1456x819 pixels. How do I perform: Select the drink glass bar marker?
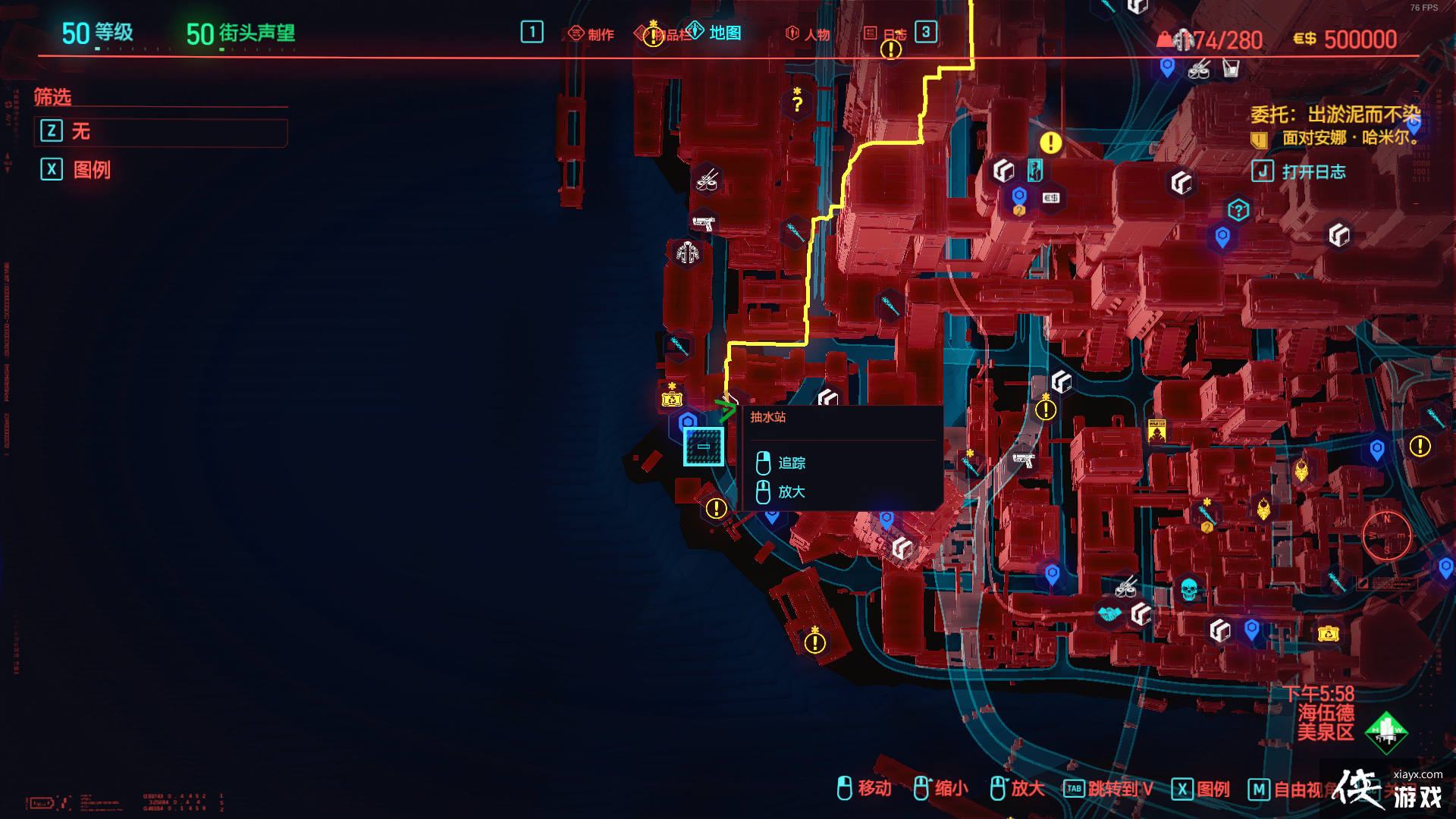point(1230,69)
